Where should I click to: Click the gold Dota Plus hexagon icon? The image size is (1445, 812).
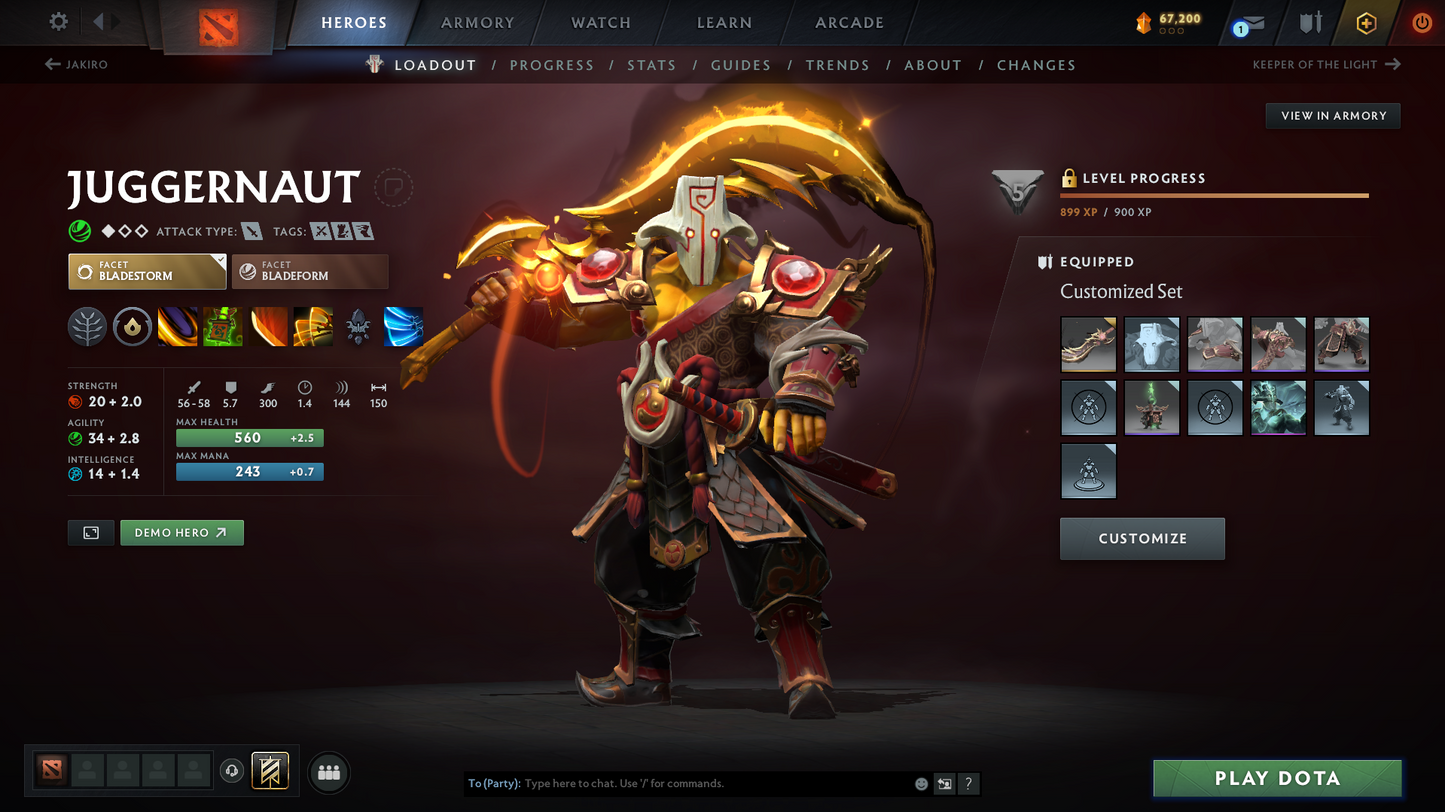pyautogui.click(x=1367, y=22)
